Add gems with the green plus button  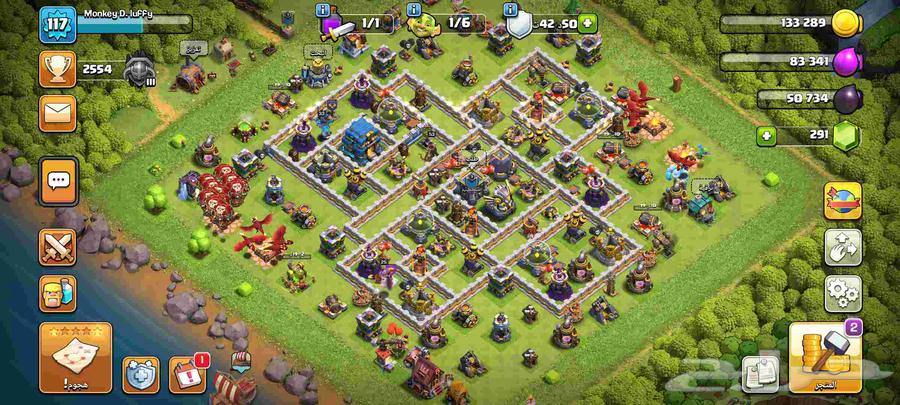pyautogui.click(x=768, y=134)
